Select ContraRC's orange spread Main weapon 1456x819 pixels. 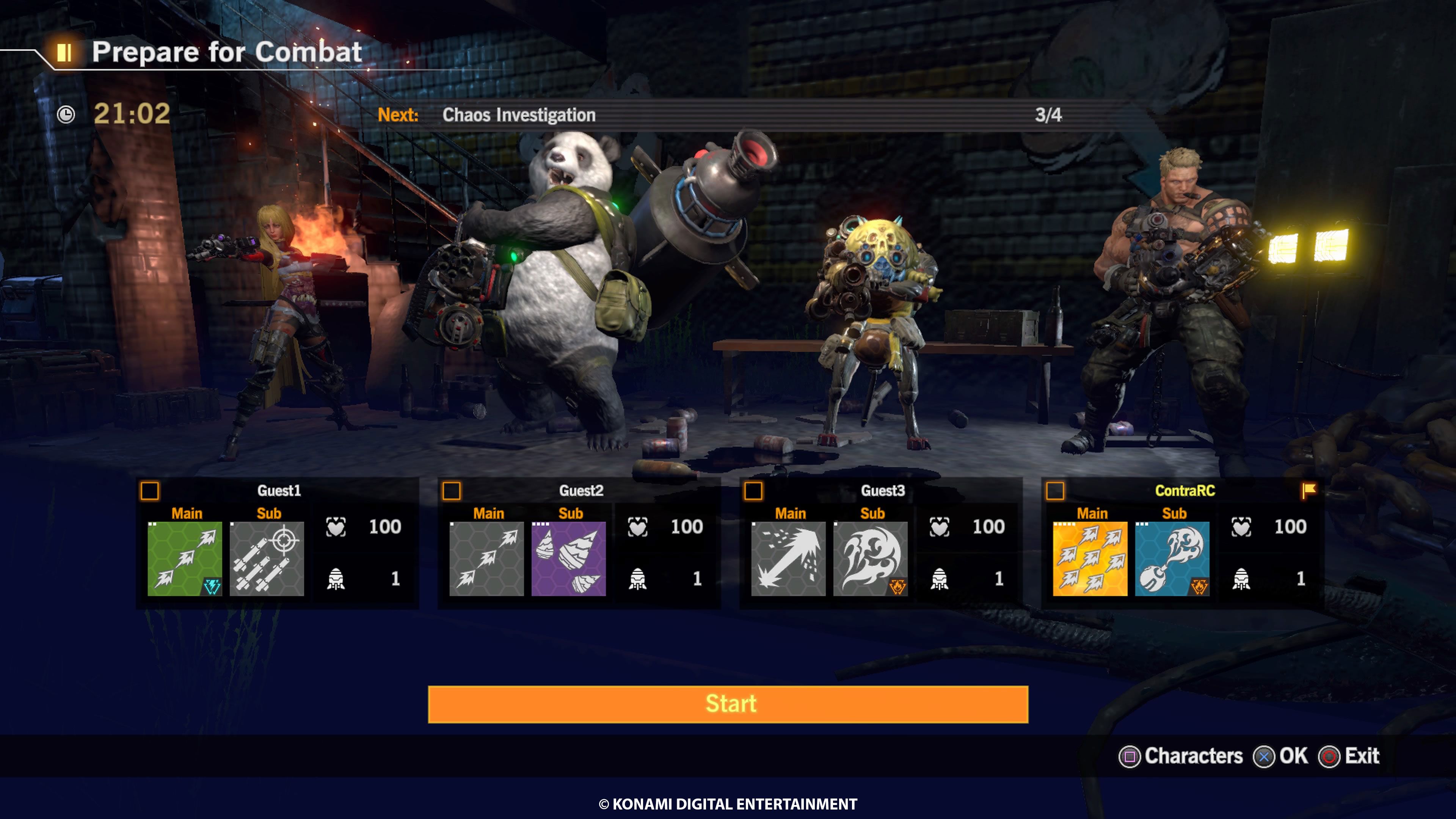[x=1090, y=559]
